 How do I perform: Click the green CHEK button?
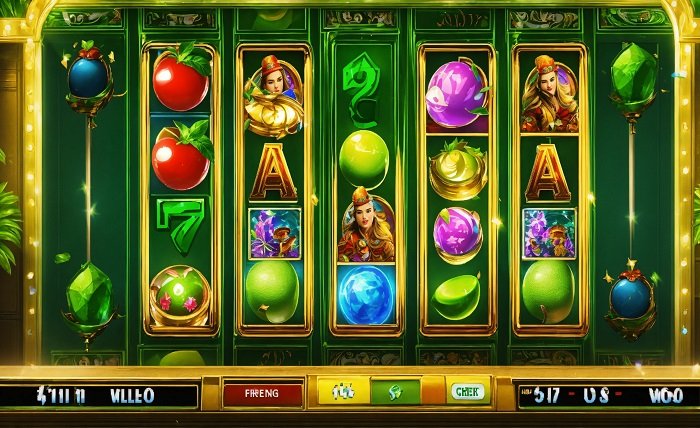[x=467, y=392]
